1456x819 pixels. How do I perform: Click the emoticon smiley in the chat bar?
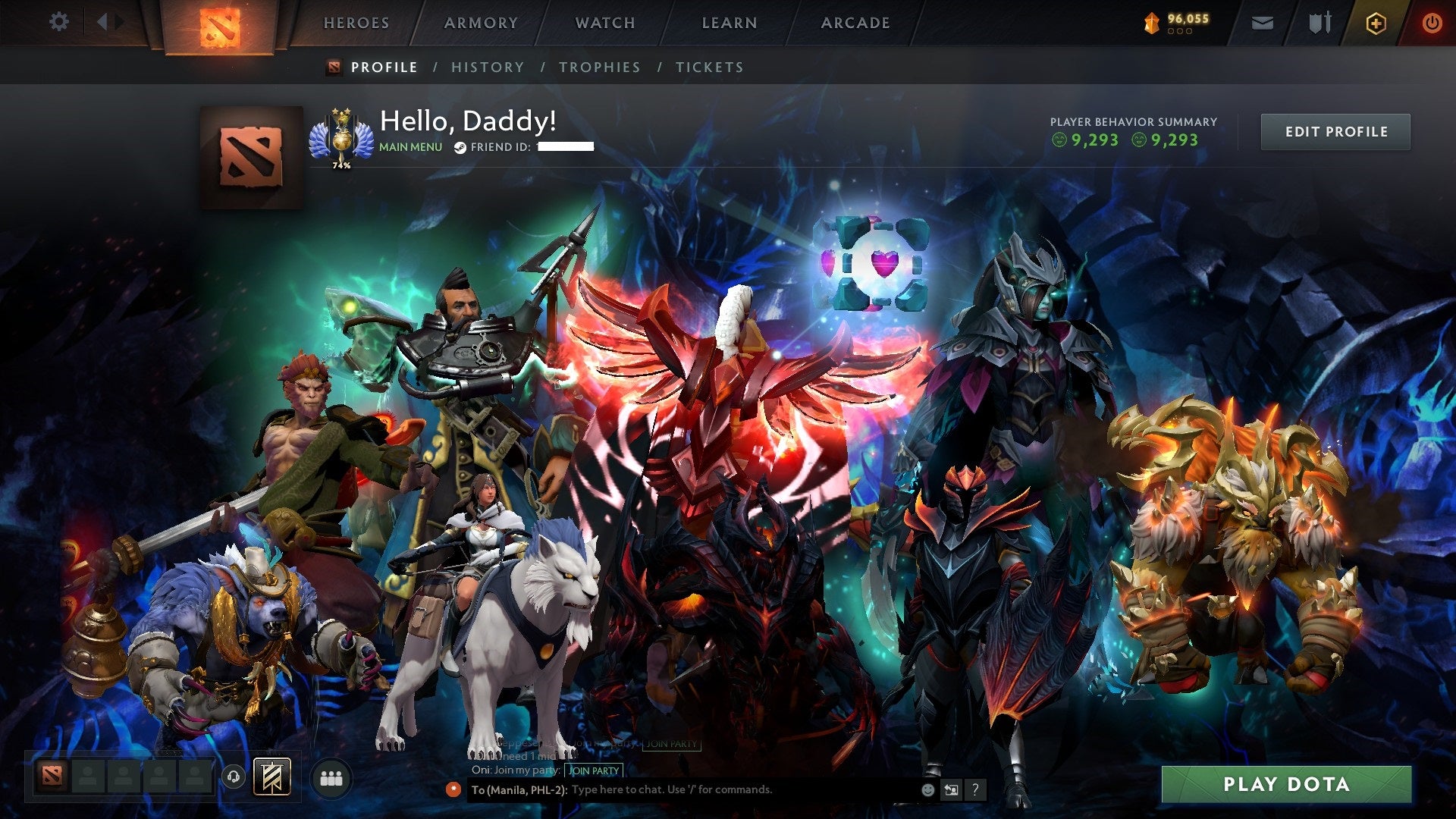[x=928, y=790]
